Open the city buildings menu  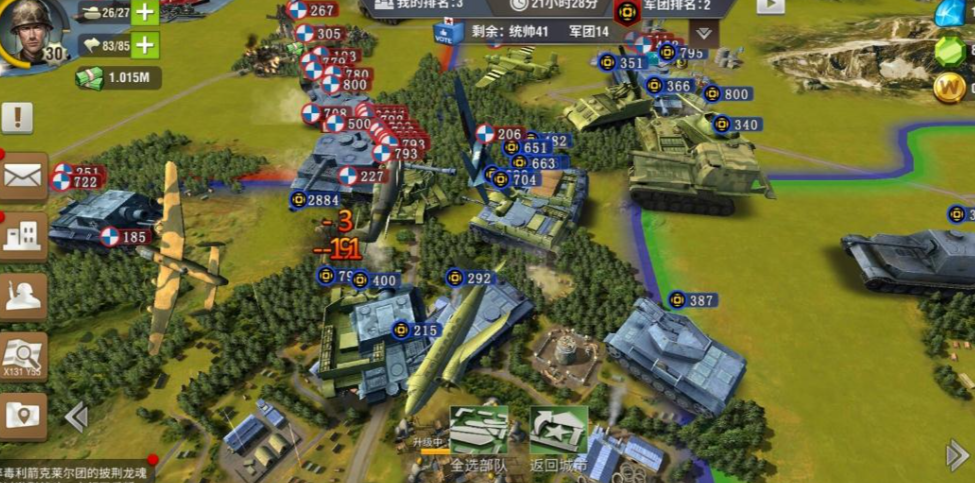23,237
